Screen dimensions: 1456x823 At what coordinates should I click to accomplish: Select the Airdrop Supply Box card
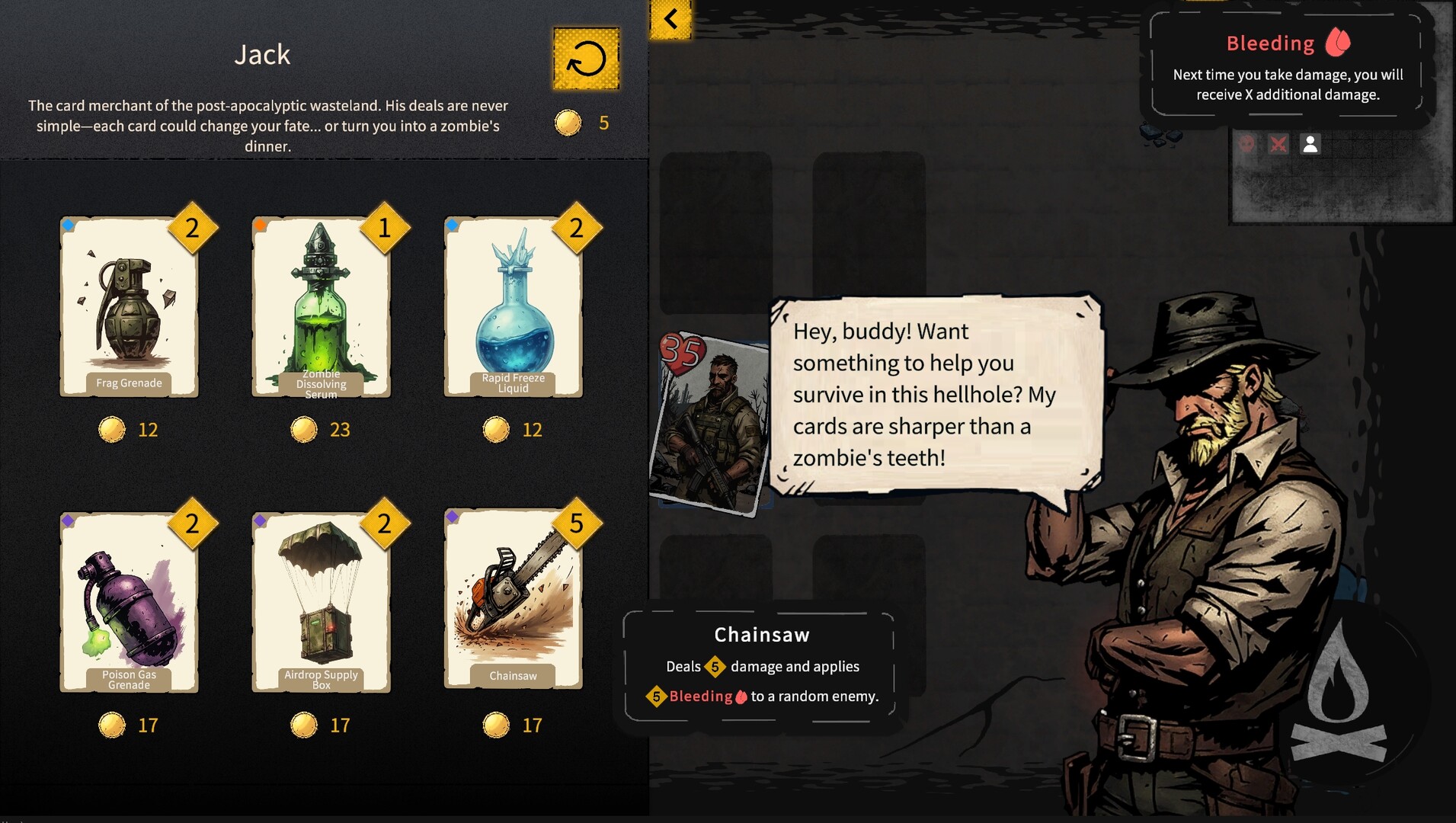click(321, 602)
